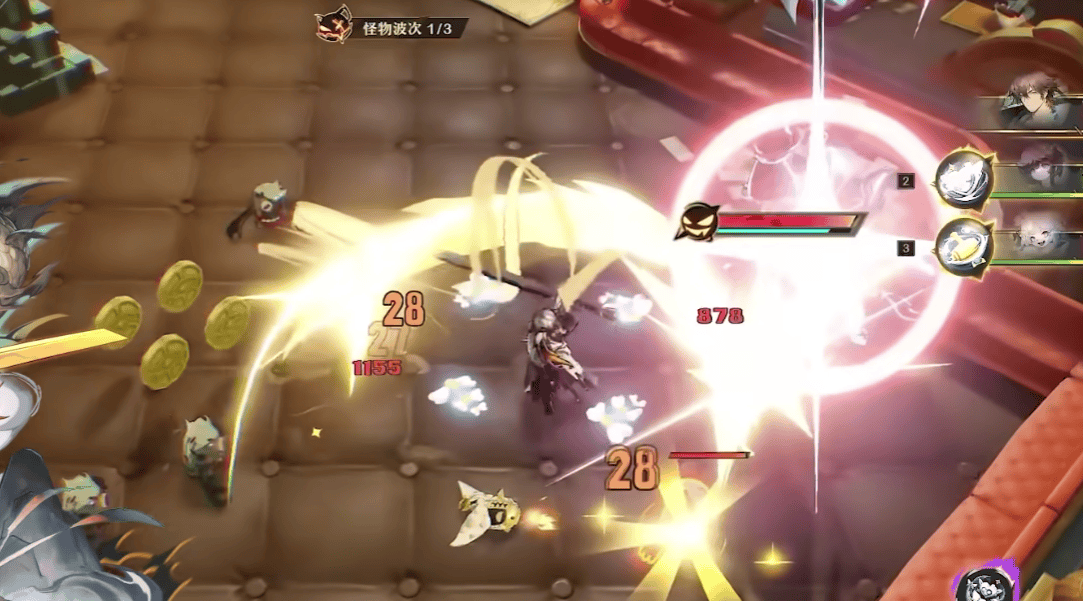Viewport: 1083px width, 601px height.
Task: Activate the golden bell support skill
Action: pyautogui.click(x=964, y=247)
